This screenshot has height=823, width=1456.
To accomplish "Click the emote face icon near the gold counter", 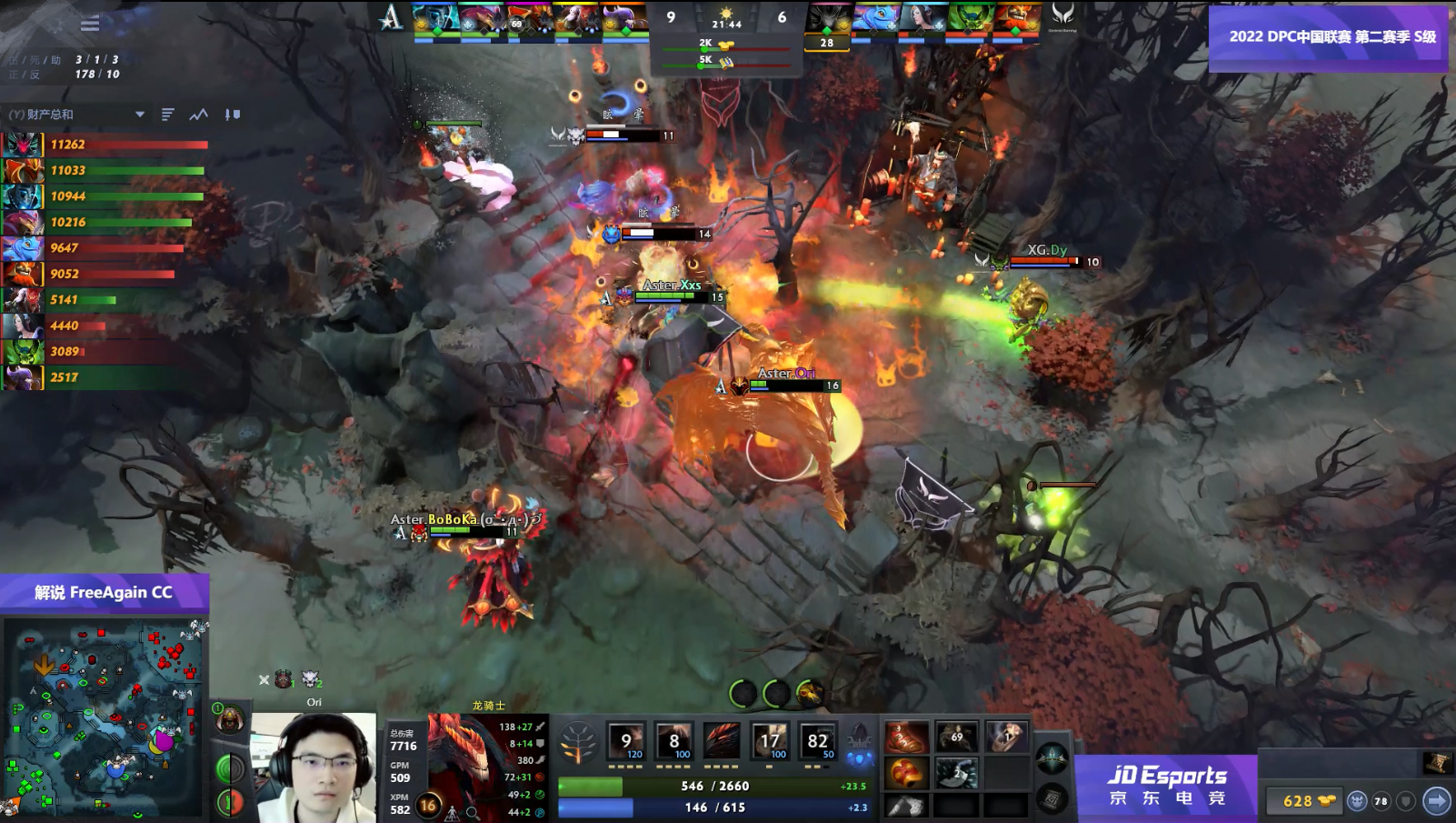I will click(x=1357, y=801).
